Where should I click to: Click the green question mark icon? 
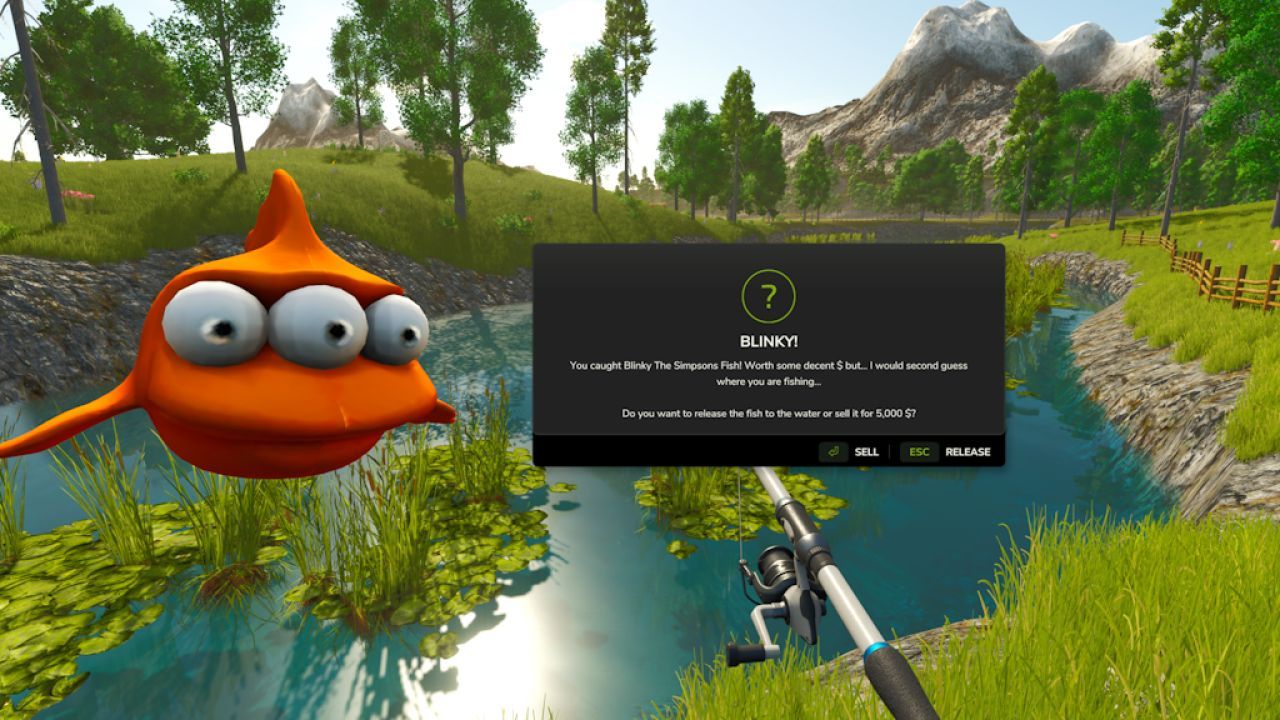[768, 294]
